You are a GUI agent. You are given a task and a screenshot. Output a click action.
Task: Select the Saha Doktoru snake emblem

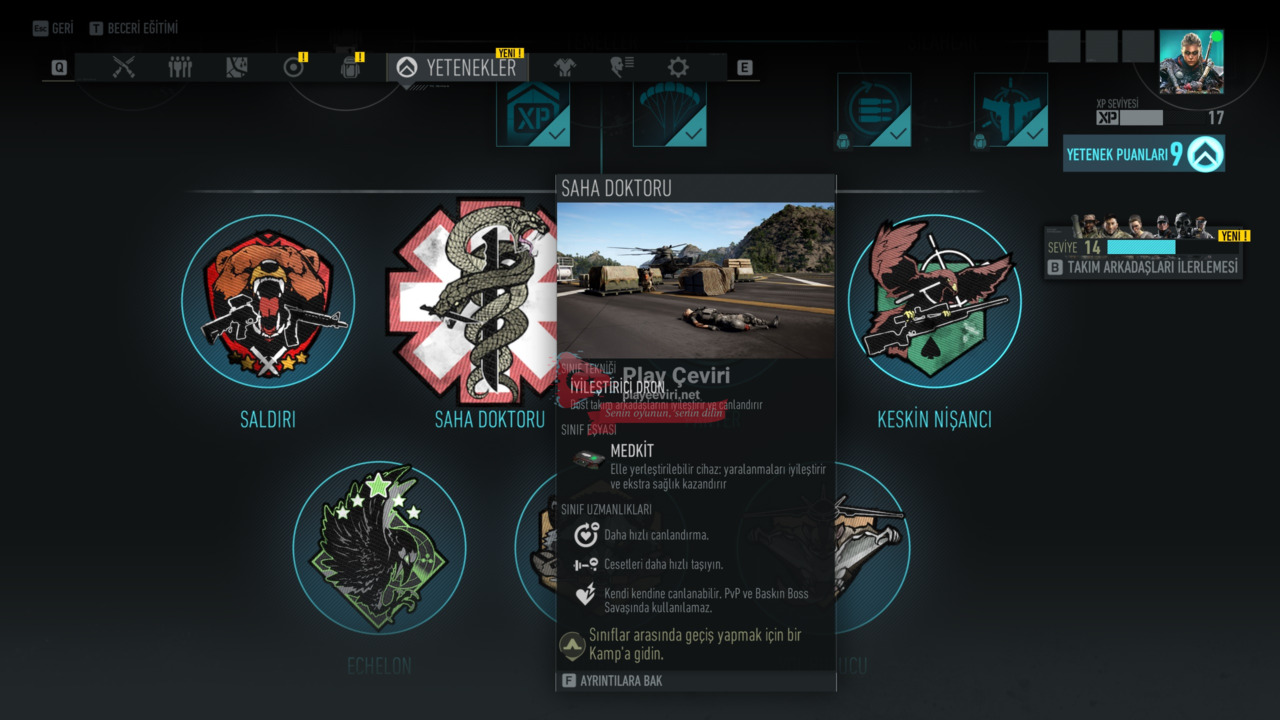(x=472, y=300)
